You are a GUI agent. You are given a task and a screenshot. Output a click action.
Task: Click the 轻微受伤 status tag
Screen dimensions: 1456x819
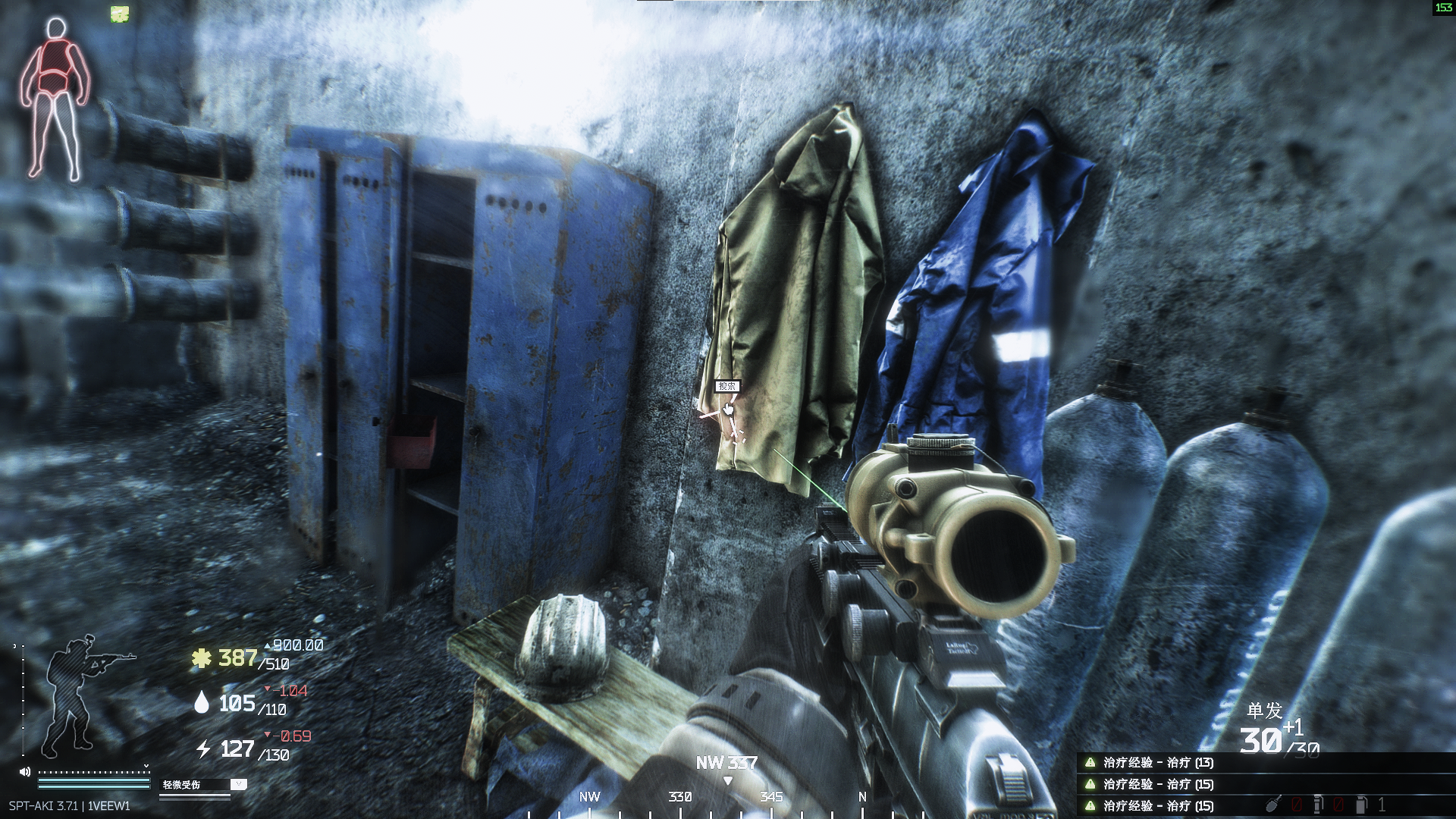[x=182, y=785]
